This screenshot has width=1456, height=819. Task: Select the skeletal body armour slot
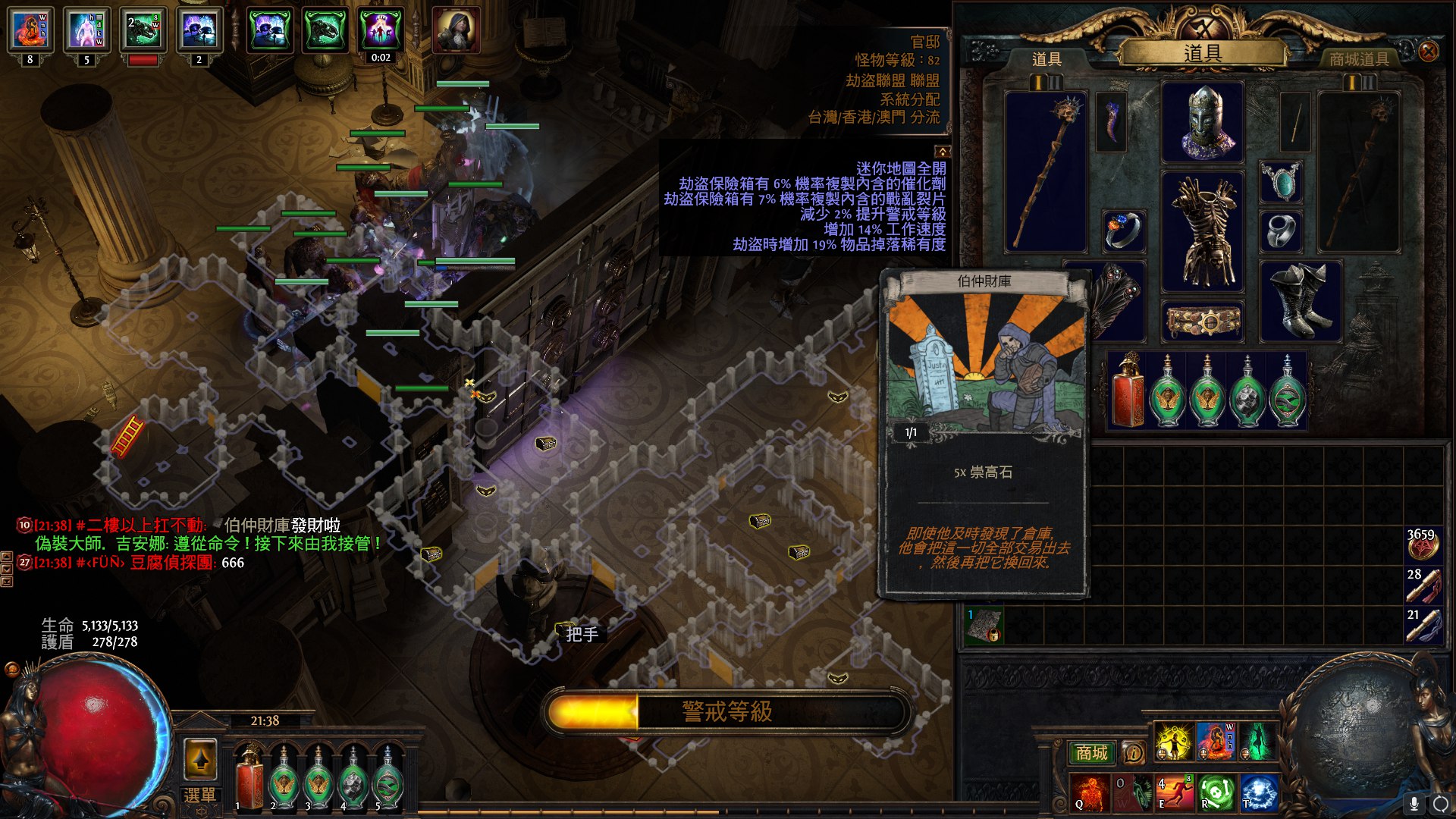click(x=1203, y=231)
